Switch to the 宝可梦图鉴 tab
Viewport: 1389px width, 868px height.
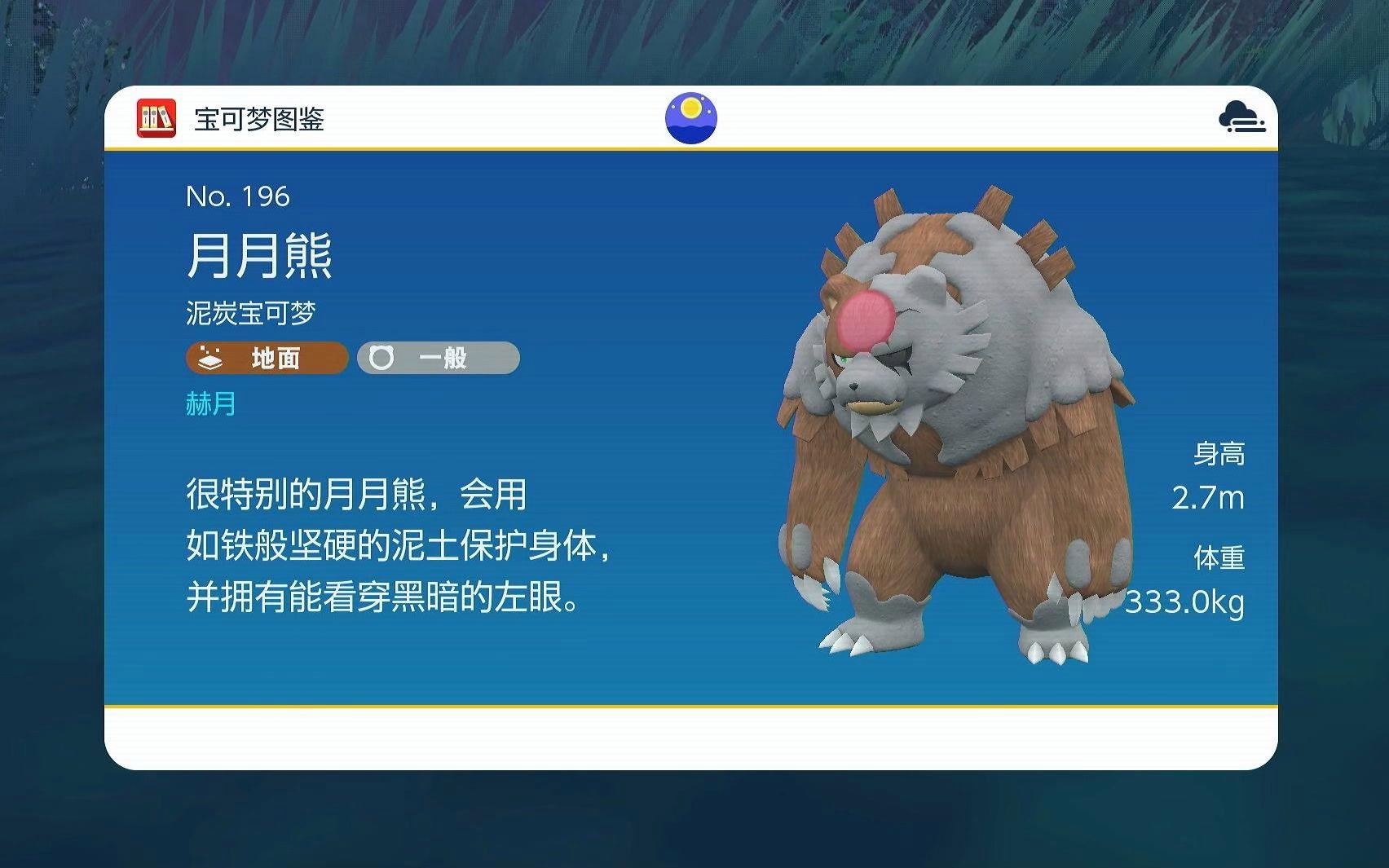click(257, 118)
